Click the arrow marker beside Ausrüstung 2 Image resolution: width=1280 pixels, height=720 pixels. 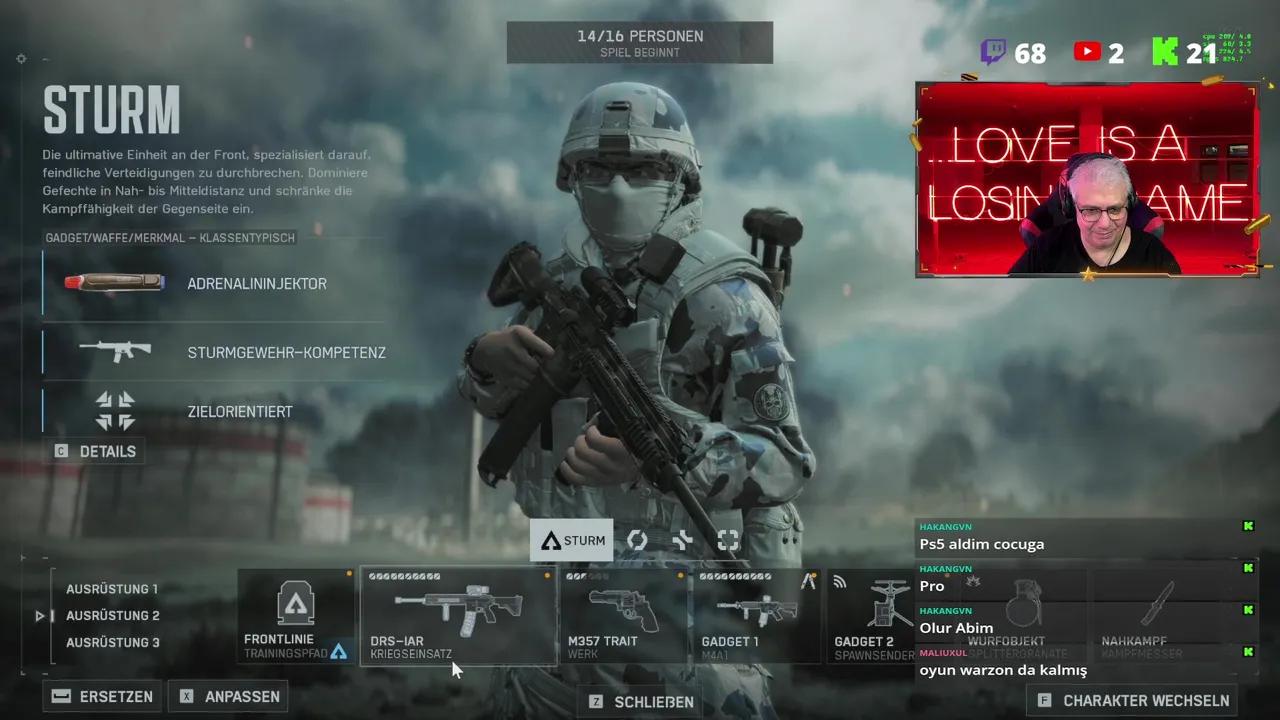pos(40,616)
